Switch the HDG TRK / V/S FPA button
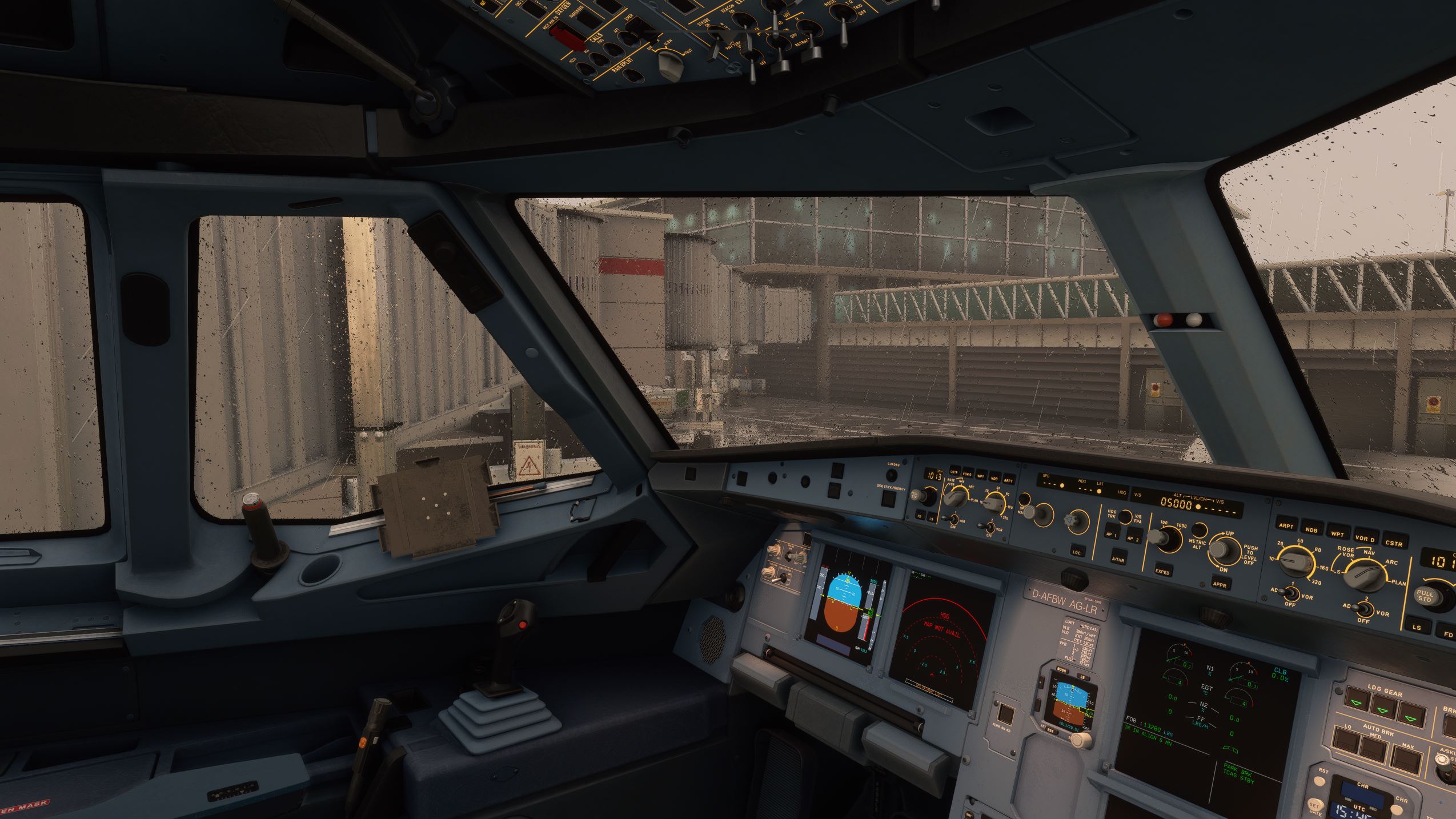1456x819 pixels. 1125,517
